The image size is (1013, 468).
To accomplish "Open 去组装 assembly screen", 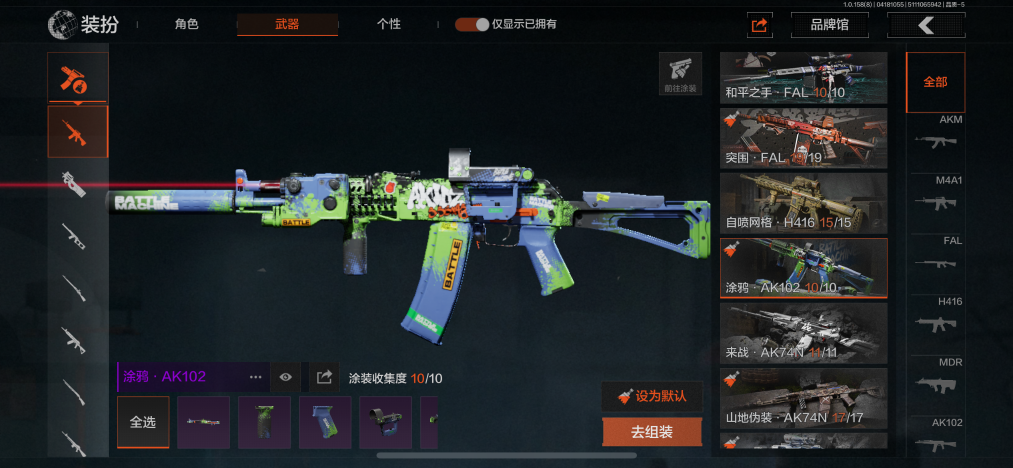I will click(x=652, y=432).
